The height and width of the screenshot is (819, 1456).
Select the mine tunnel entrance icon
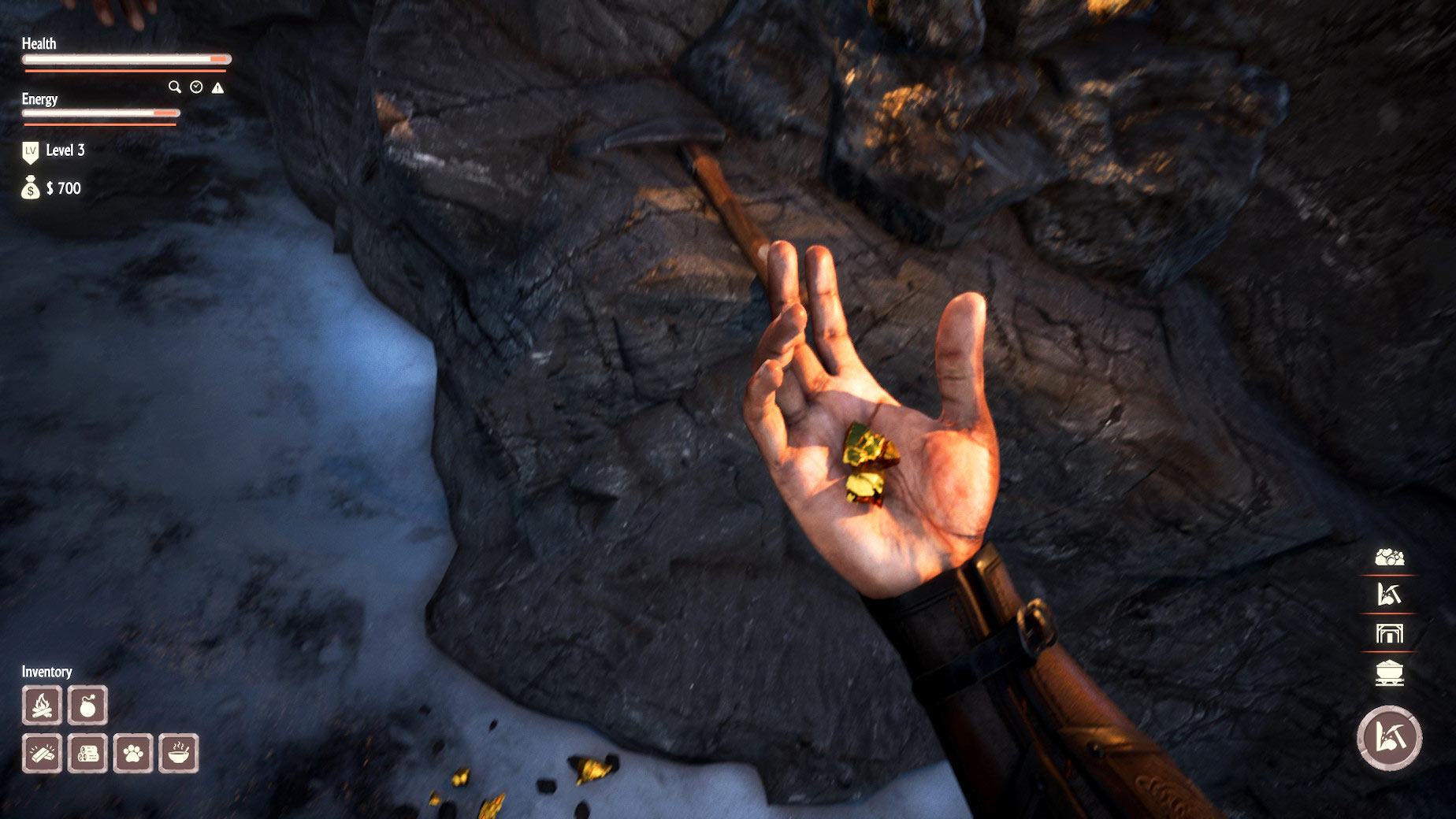(1389, 633)
